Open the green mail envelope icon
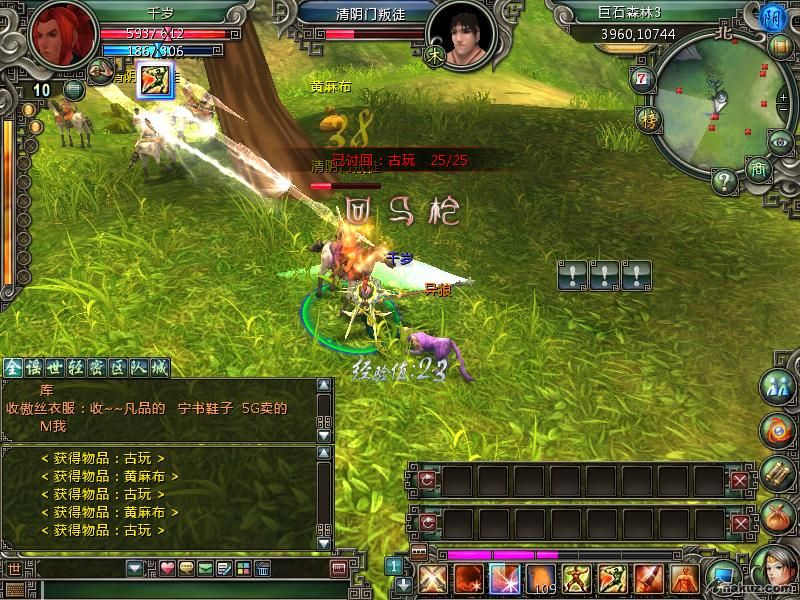 (x=205, y=569)
